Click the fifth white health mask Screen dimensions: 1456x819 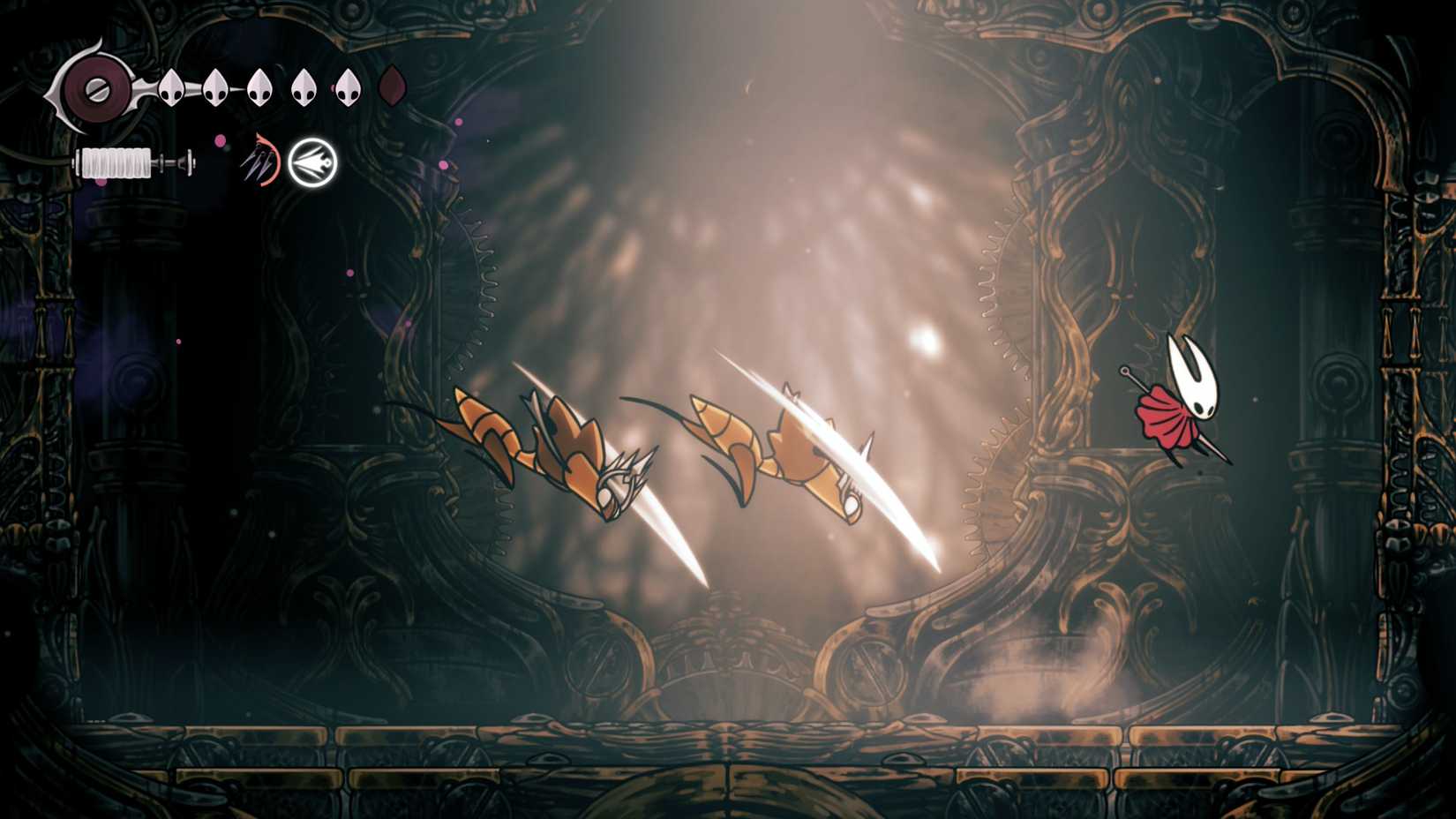point(347,86)
